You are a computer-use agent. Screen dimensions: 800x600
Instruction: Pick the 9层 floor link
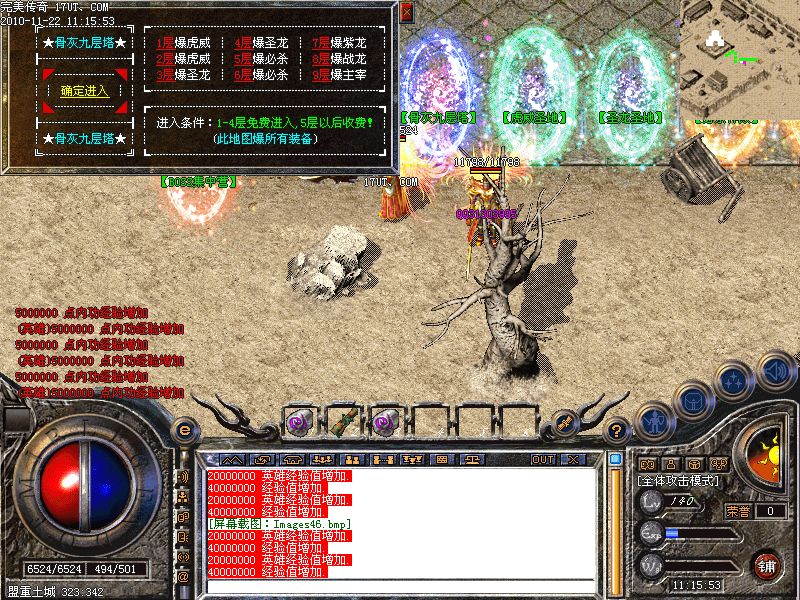(x=321, y=75)
